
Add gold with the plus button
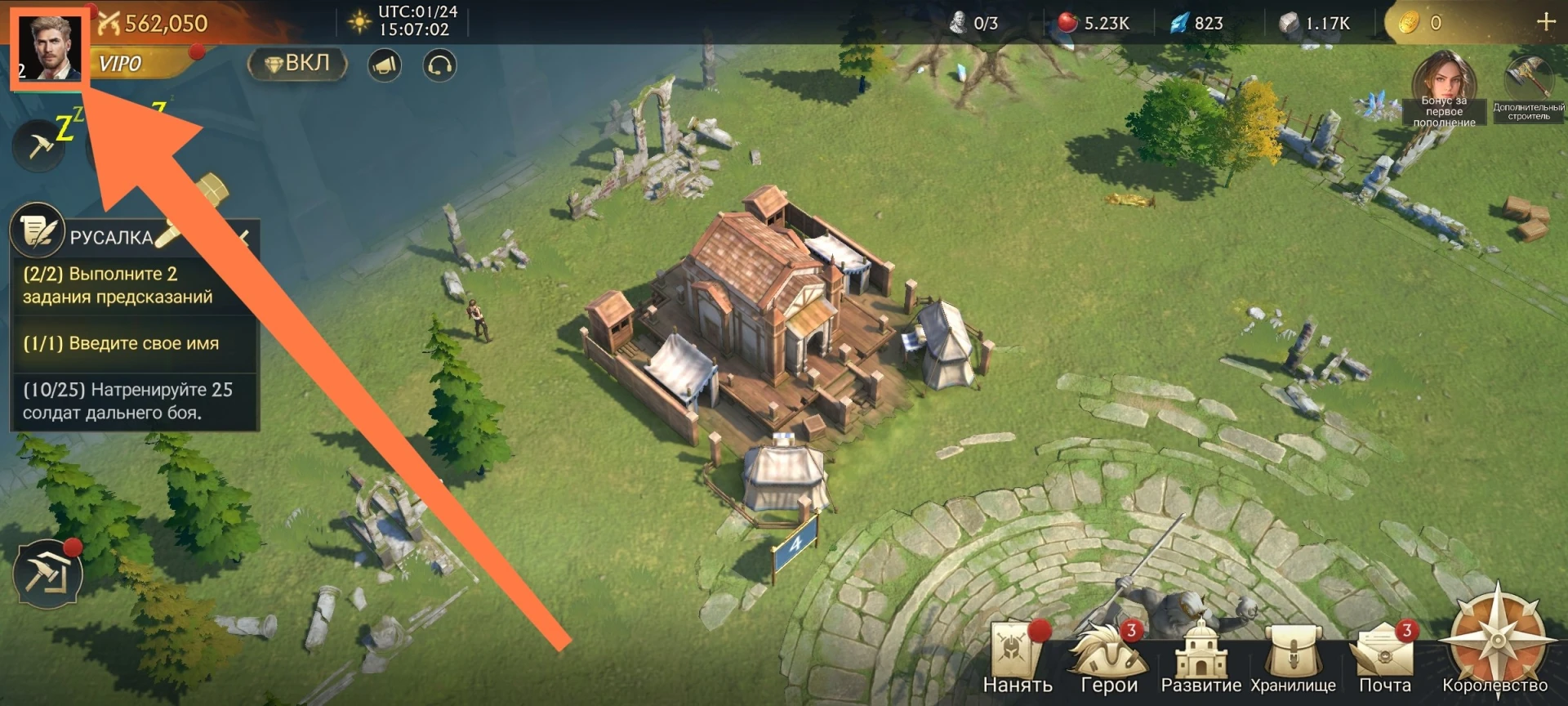pyautogui.click(x=1545, y=22)
